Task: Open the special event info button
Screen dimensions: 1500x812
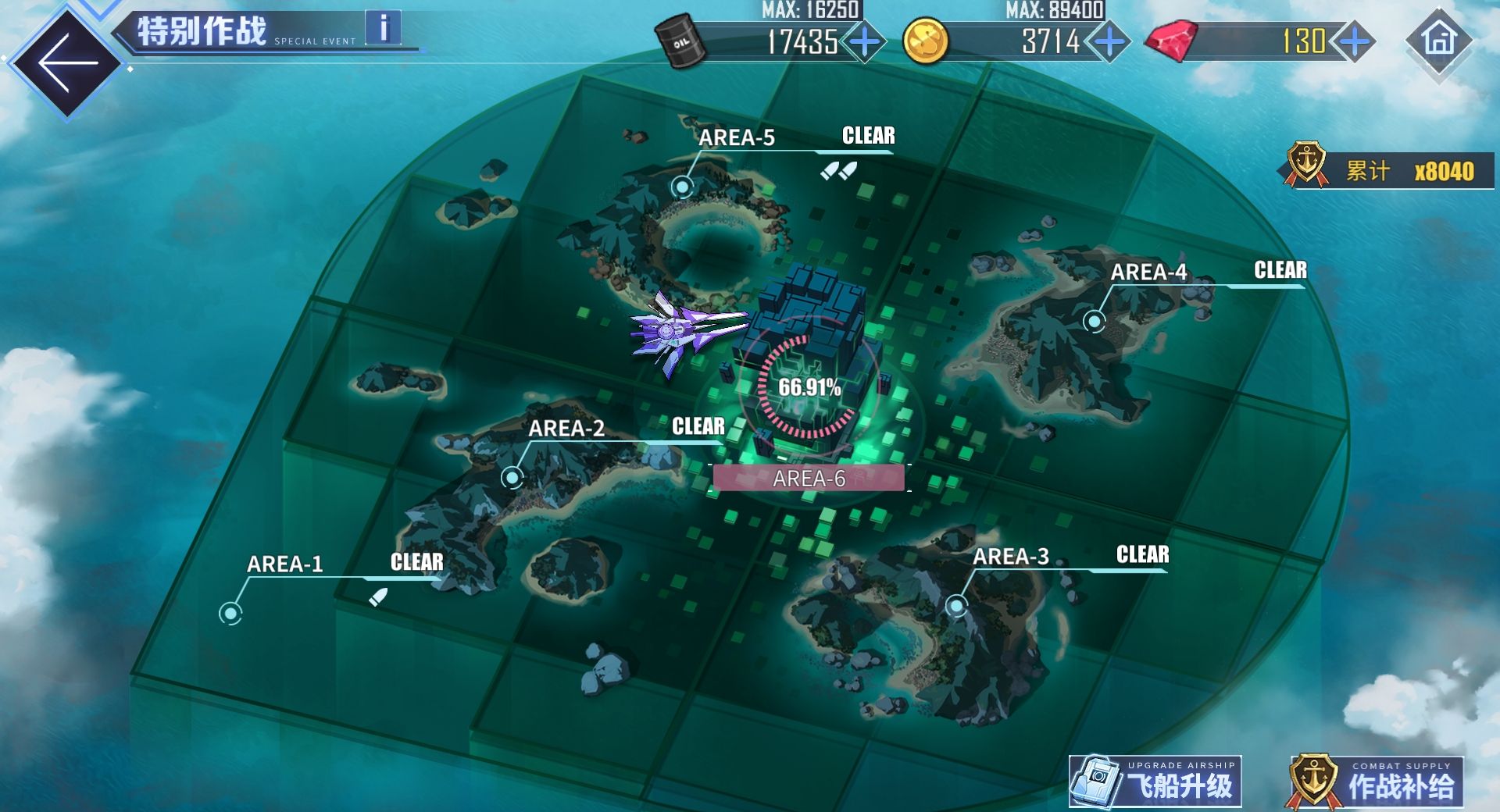Action: (383, 28)
